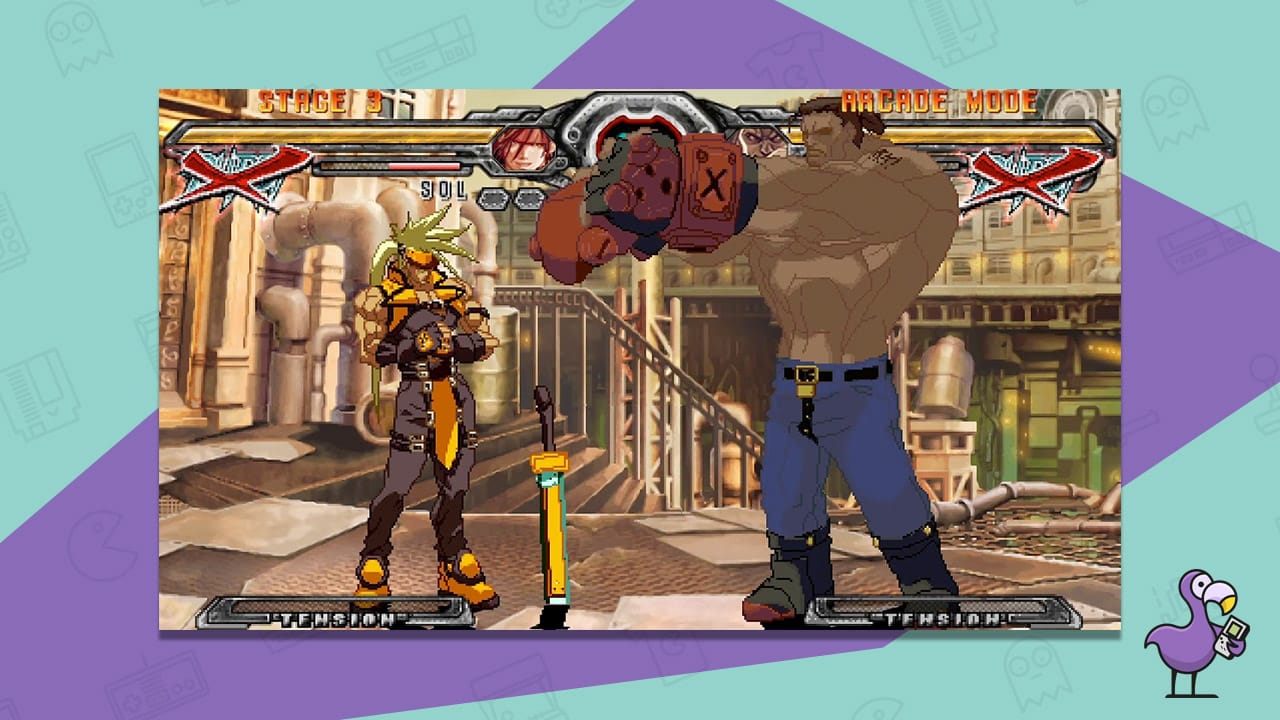
Task: Click Sol's sword planted in the ground
Action: (x=548, y=490)
